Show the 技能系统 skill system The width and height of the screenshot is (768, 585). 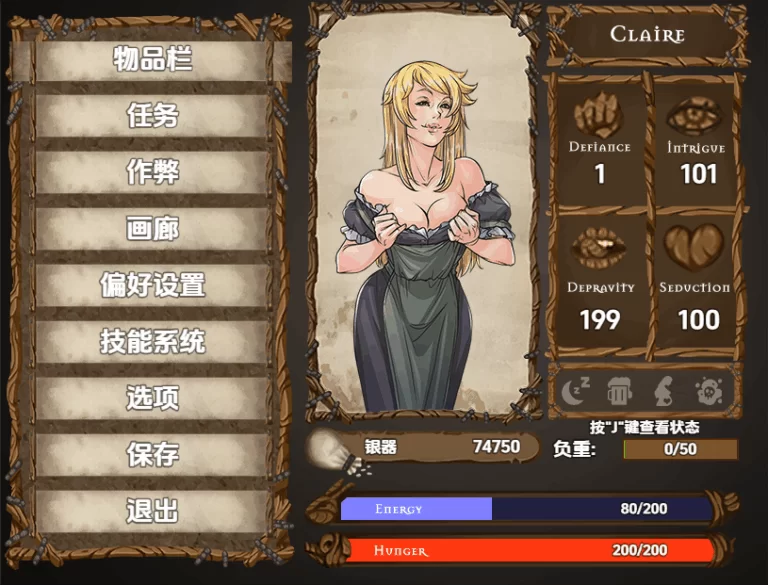tap(153, 342)
